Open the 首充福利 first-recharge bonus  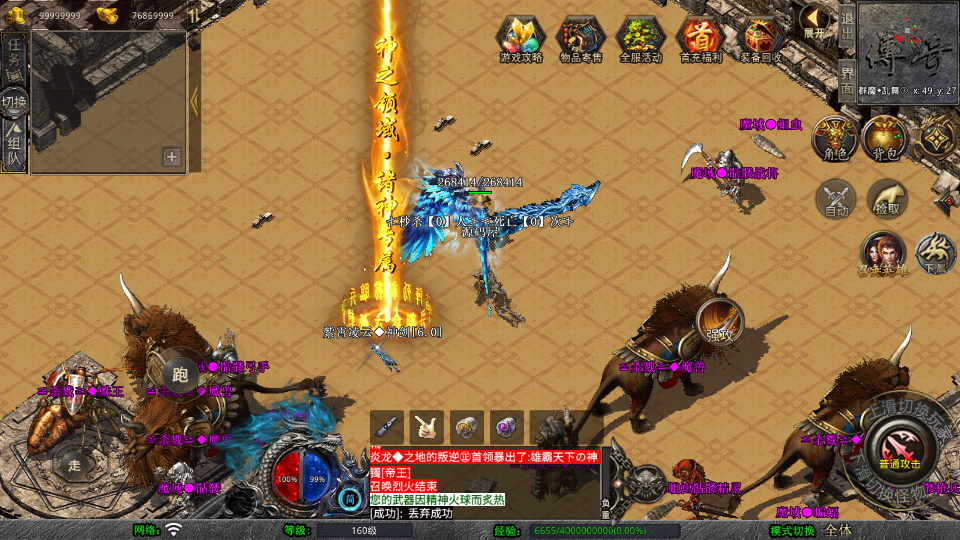click(x=700, y=40)
